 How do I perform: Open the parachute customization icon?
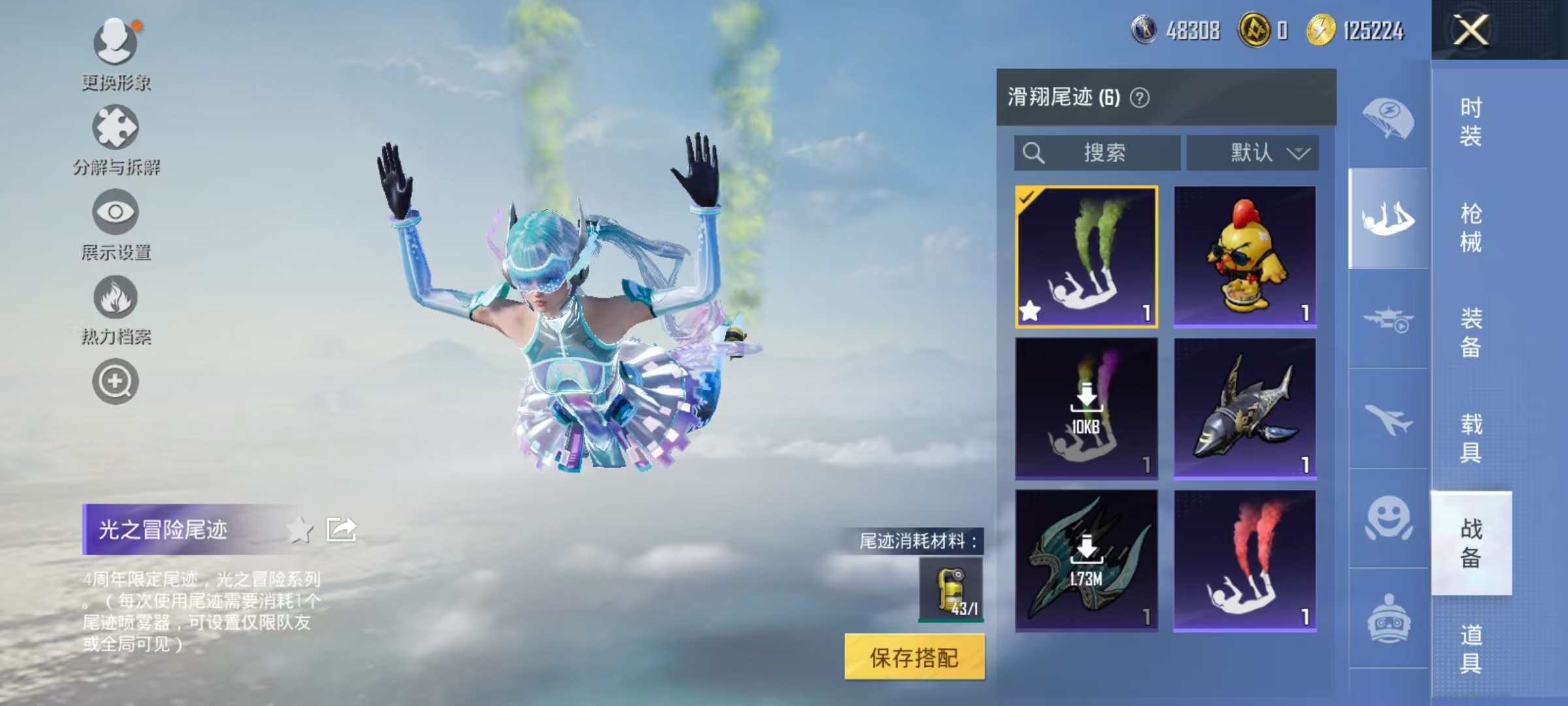[1388, 118]
